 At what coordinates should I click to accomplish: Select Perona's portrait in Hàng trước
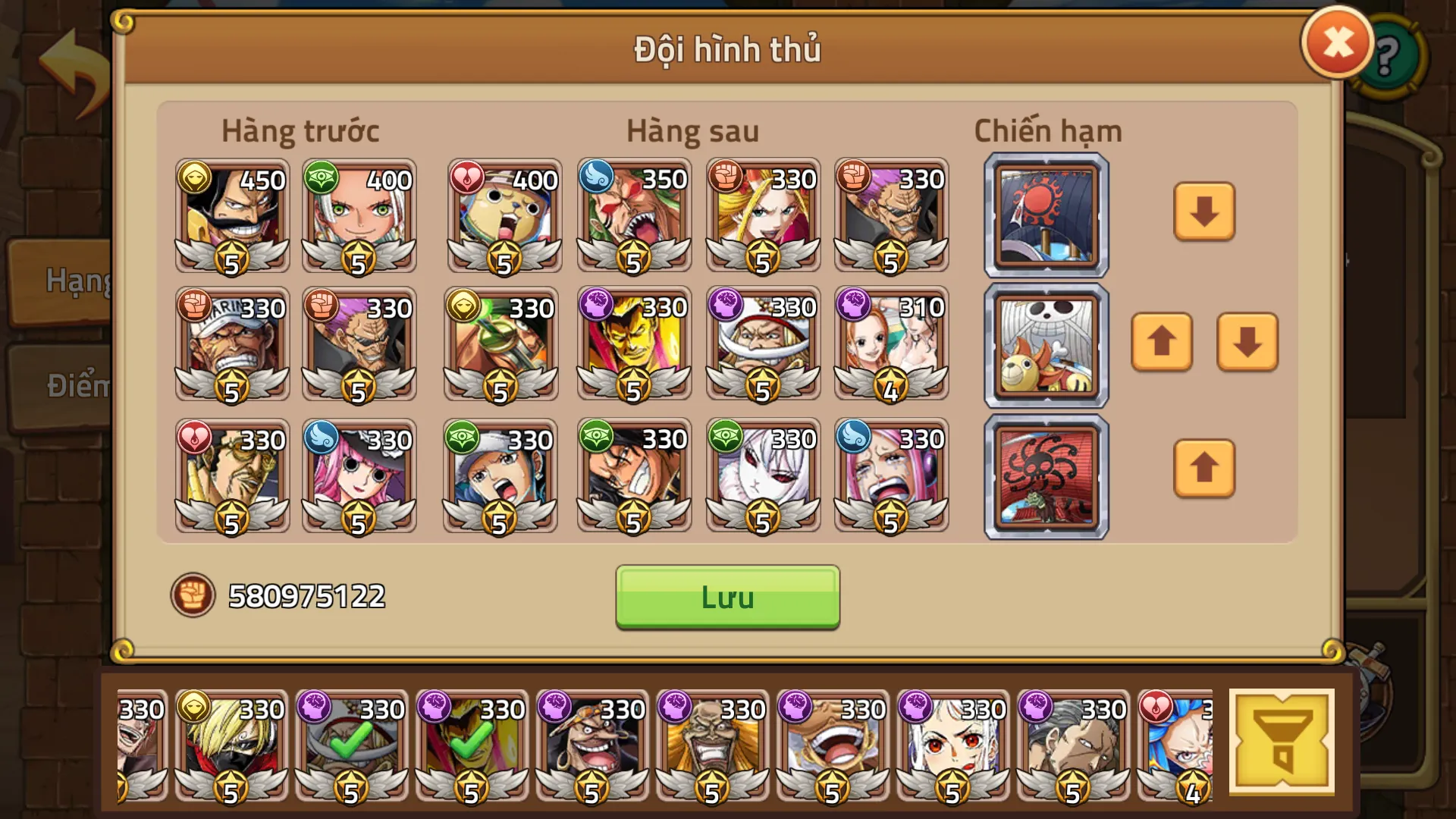[359, 476]
